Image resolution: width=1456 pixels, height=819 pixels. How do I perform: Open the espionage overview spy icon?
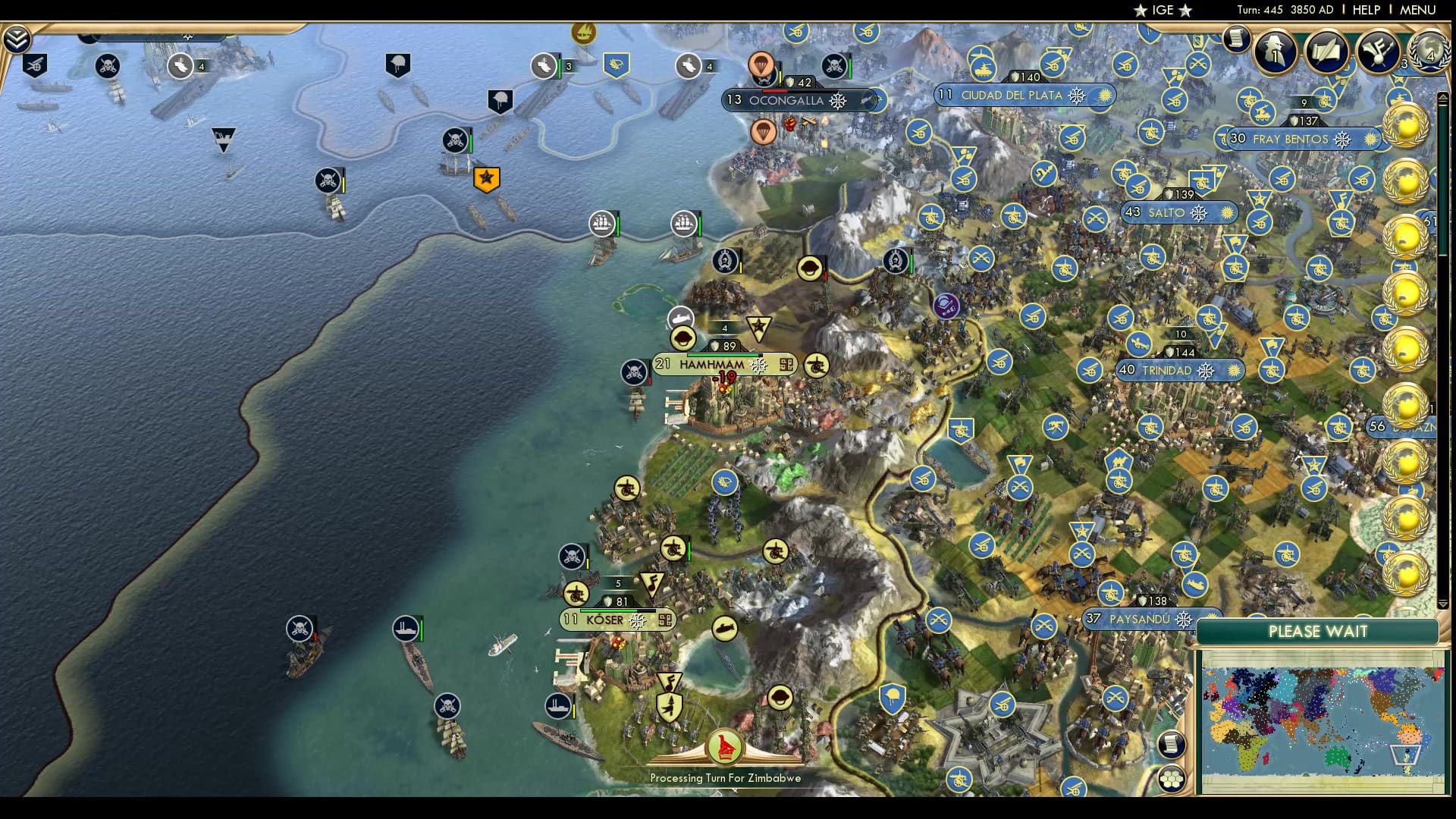(x=1276, y=51)
